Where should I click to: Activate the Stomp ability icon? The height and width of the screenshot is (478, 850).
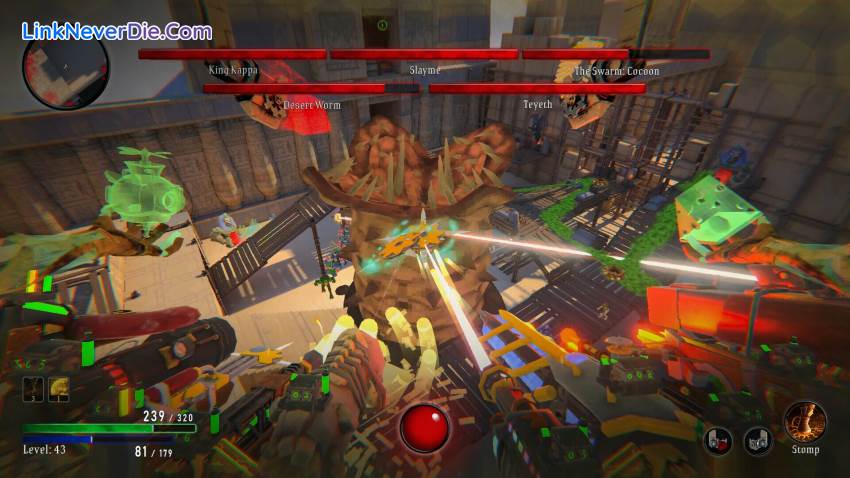[804, 421]
